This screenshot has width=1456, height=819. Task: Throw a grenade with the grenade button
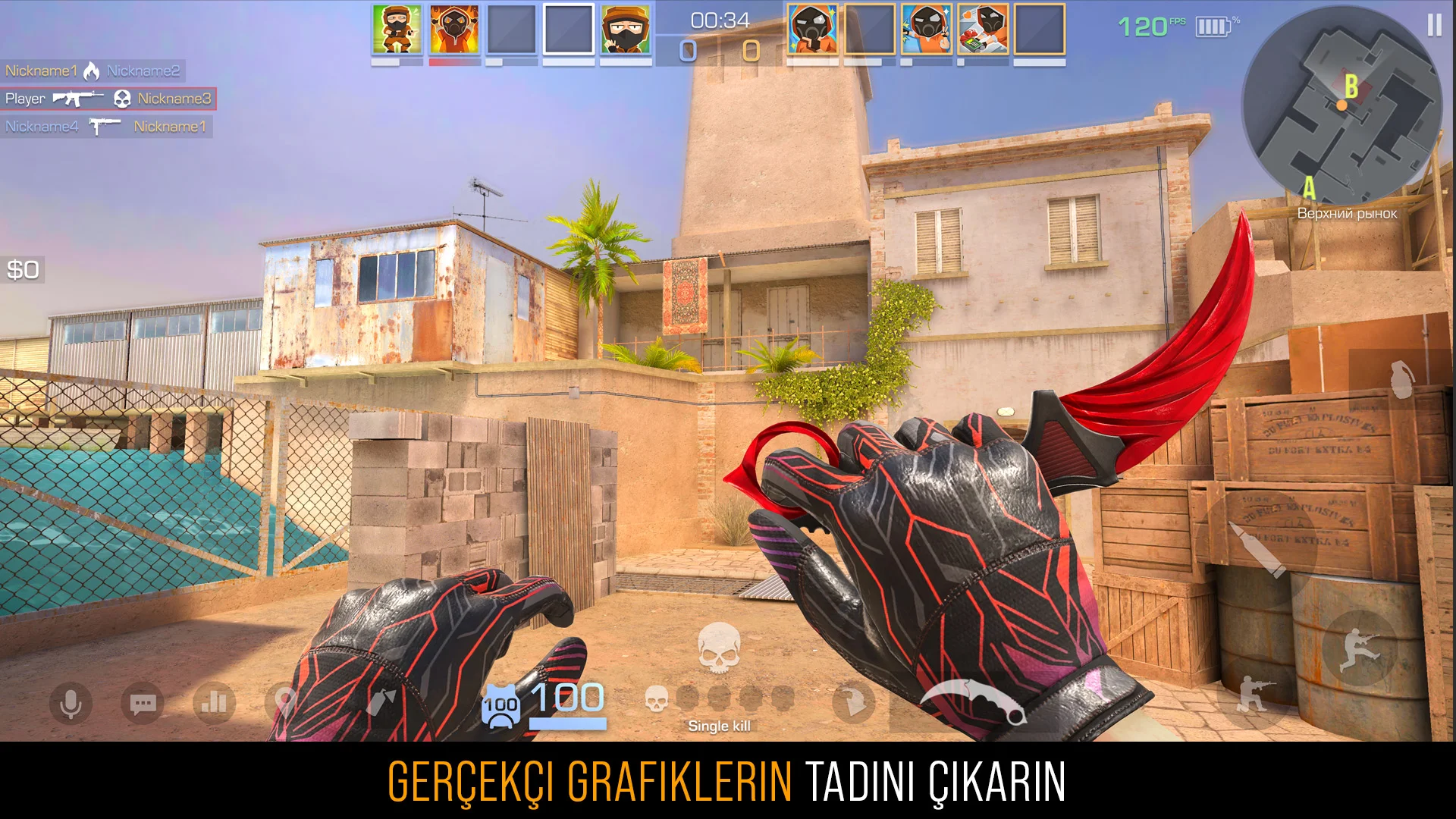coord(1401,379)
